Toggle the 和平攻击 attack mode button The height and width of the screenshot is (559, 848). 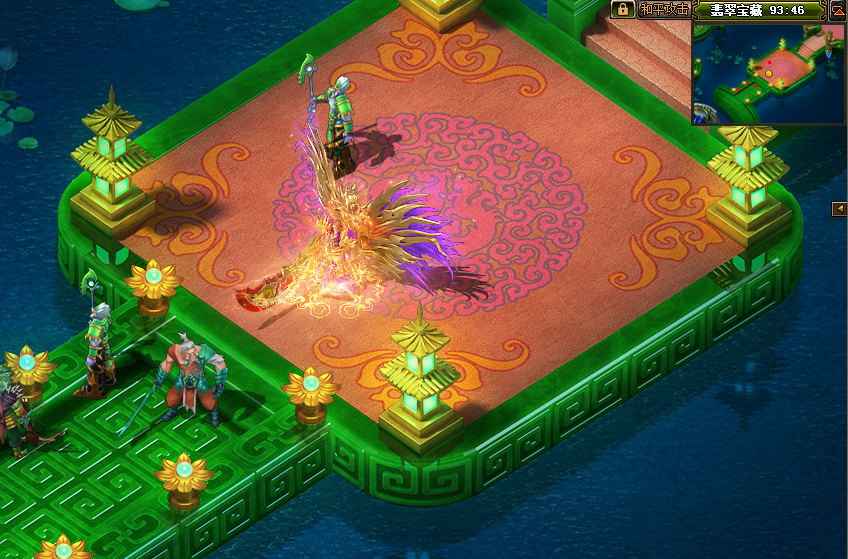tap(664, 10)
